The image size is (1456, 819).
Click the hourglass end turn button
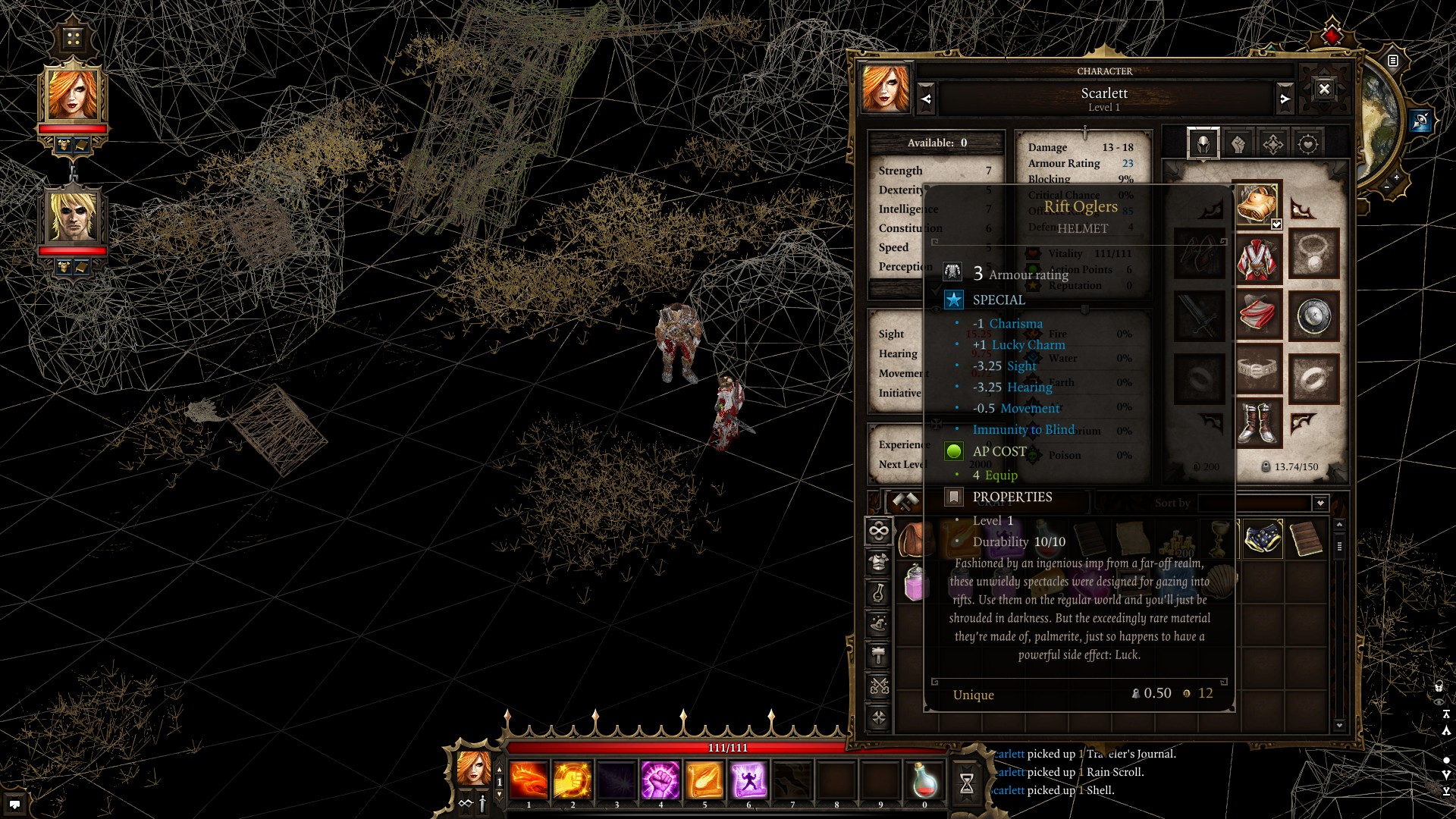point(967,783)
